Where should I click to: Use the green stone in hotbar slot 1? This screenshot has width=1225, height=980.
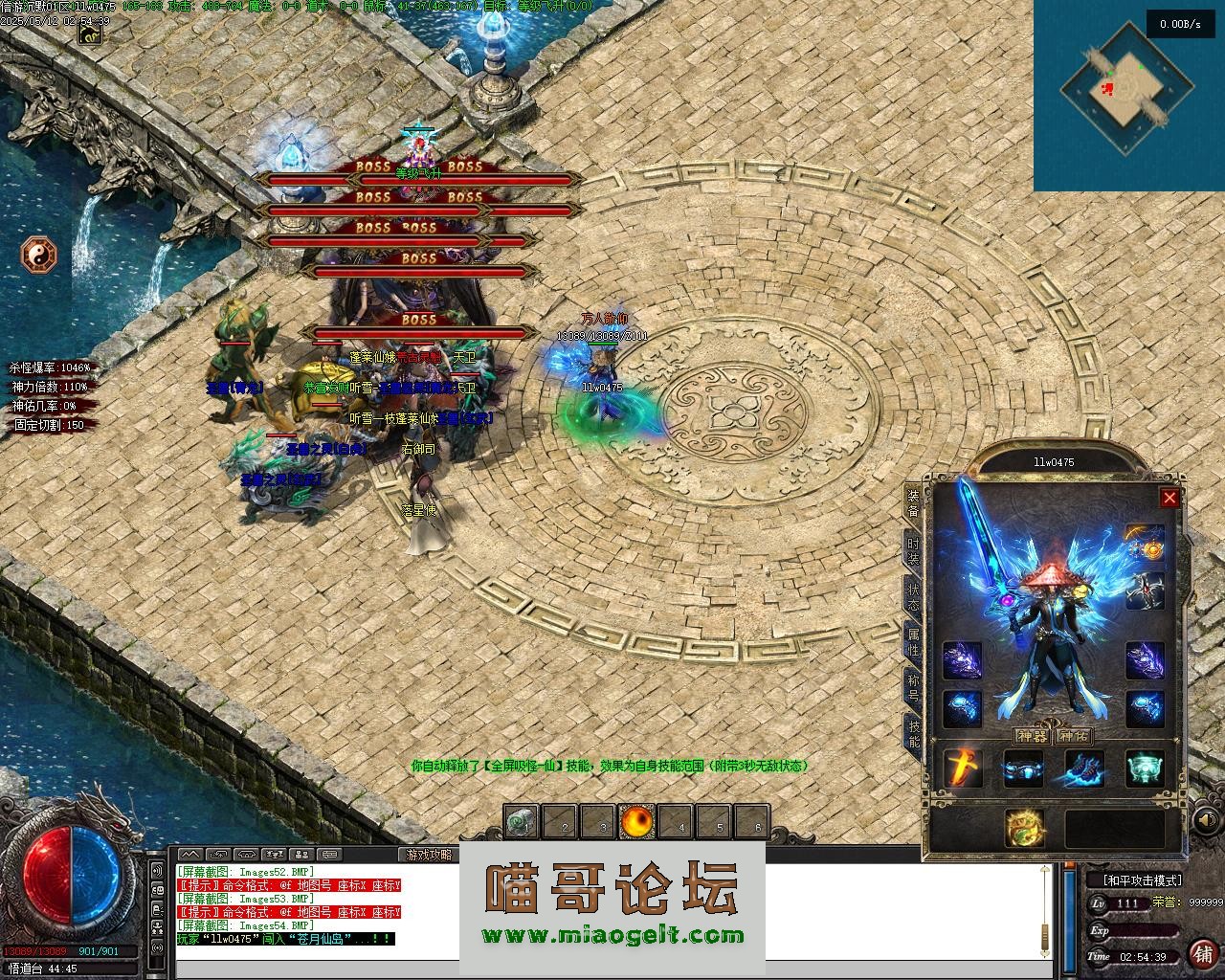coord(523,821)
